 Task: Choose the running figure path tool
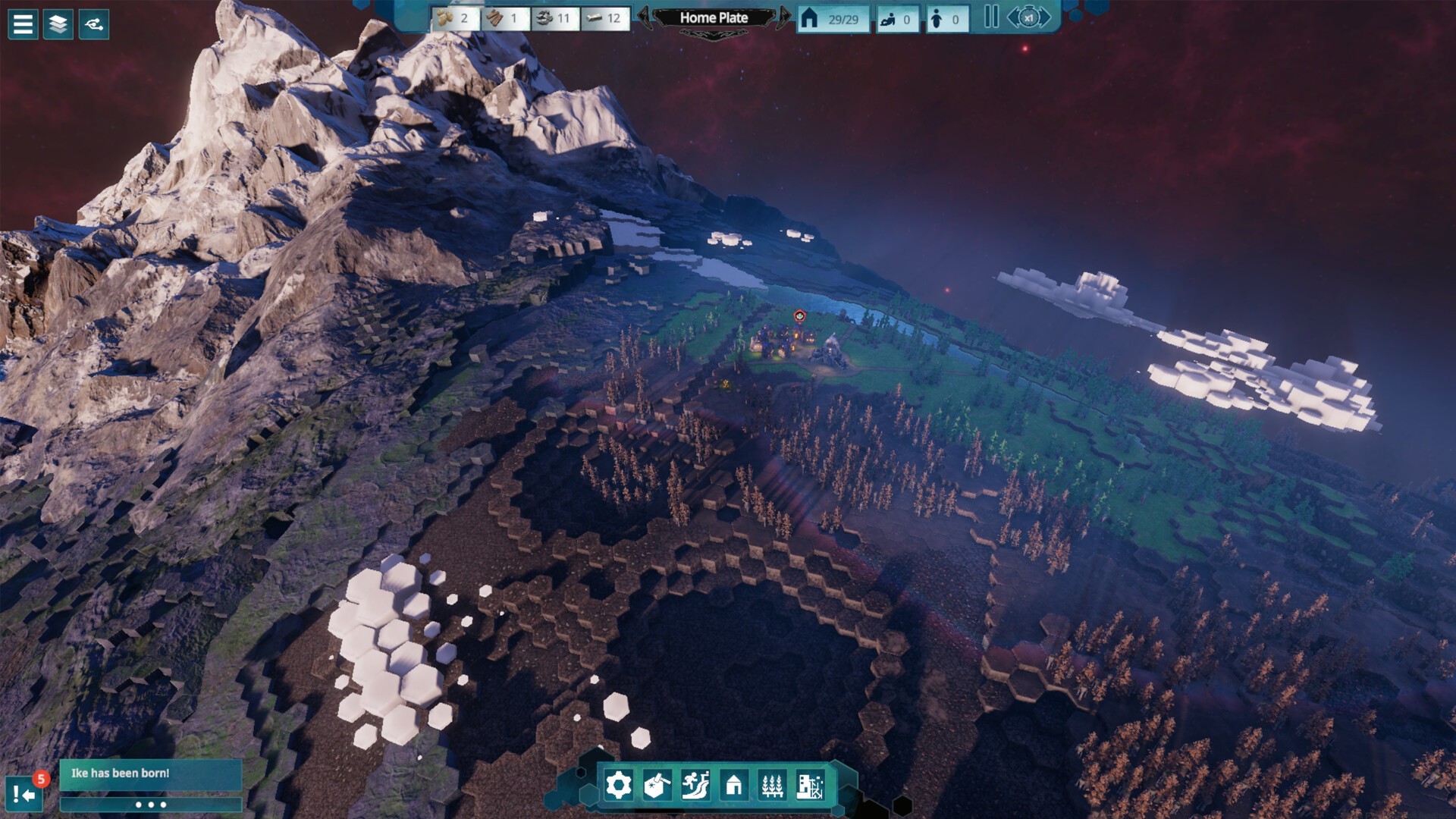695,785
